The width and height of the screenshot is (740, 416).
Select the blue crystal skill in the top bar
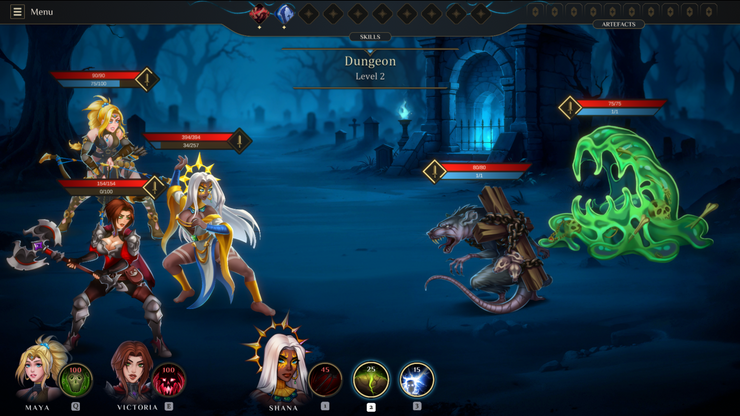(285, 14)
